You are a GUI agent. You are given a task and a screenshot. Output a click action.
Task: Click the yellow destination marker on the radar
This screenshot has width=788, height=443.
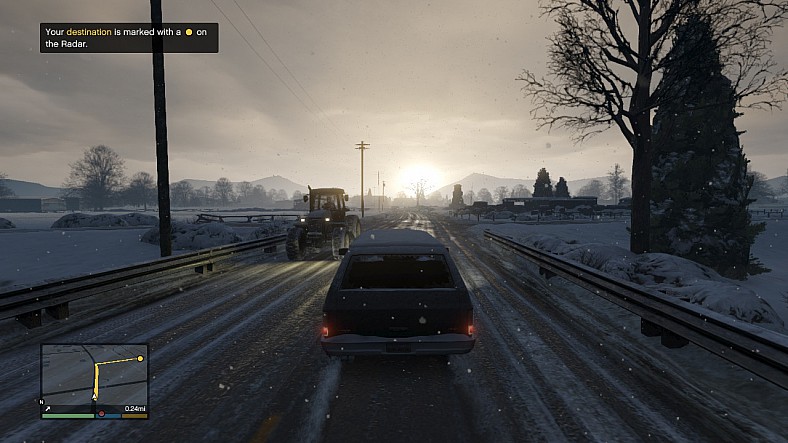(x=141, y=358)
